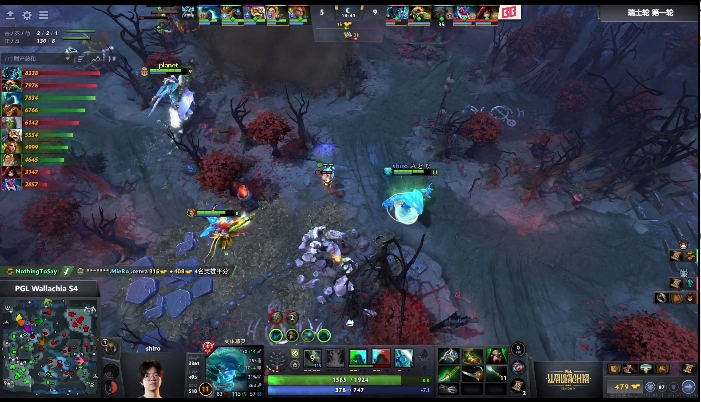The image size is (701, 402).
Task: Open the gear settings icon
Action: pyautogui.click(x=27, y=15)
